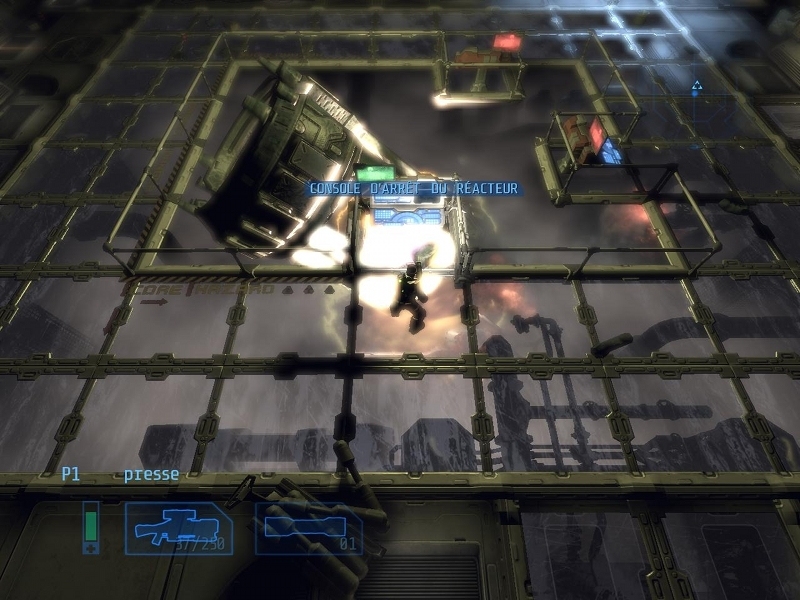Select the assault rifle weapon slot
Image resolution: width=800 pixels, height=600 pixels.
tap(178, 527)
